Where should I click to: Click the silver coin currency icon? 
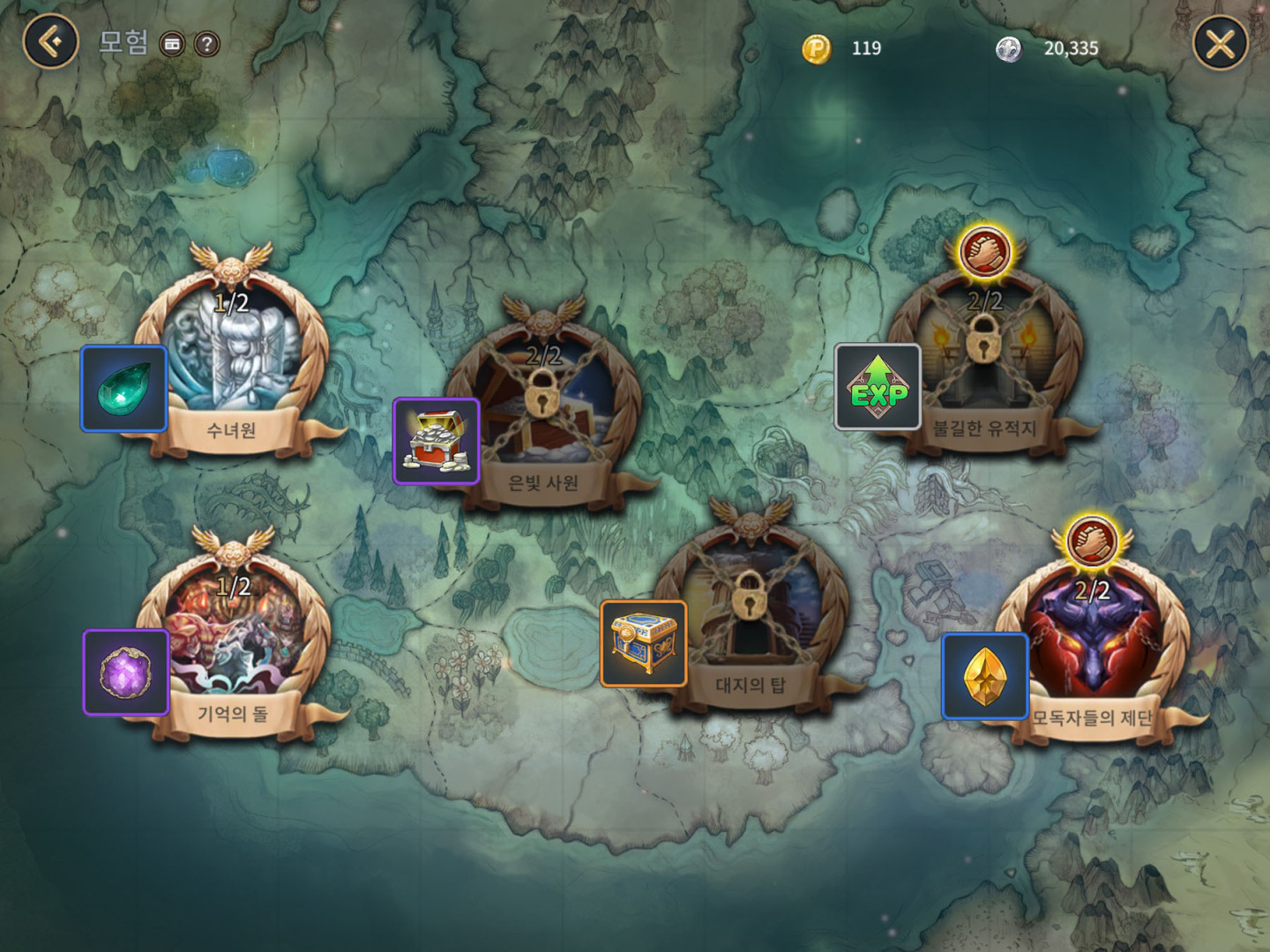pyautogui.click(x=1009, y=48)
